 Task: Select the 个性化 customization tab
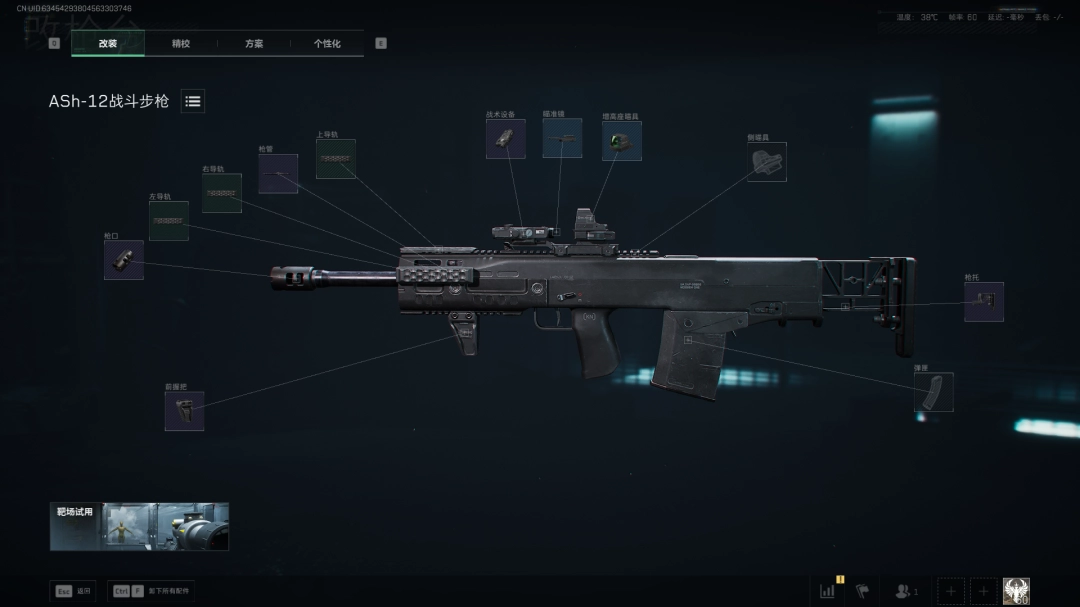coord(327,44)
